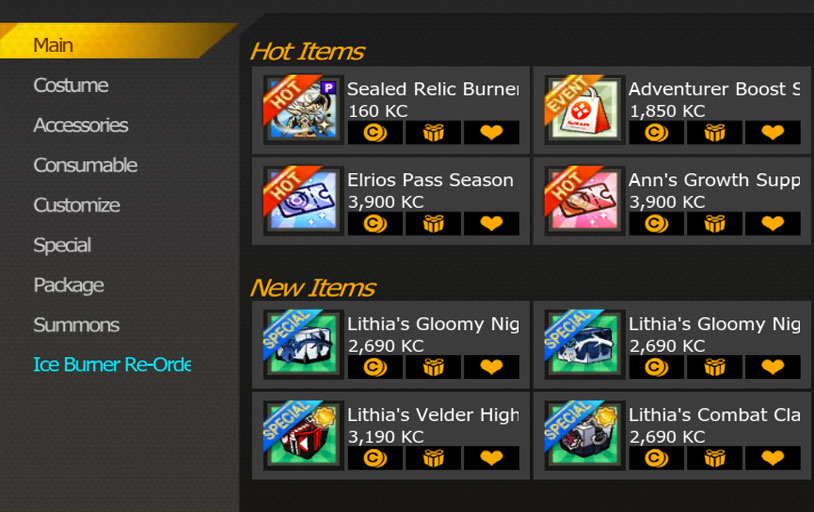
Task: Choose the Summons category
Action: point(76,326)
